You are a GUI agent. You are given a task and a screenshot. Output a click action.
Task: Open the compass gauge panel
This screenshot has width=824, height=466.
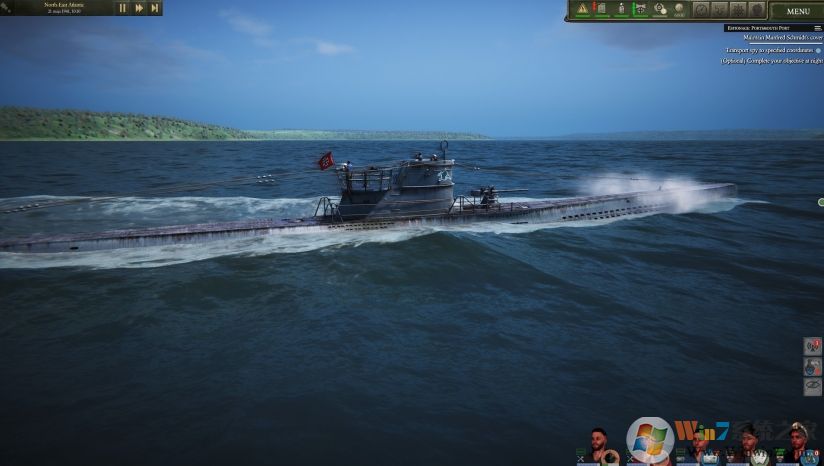tap(701, 9)
